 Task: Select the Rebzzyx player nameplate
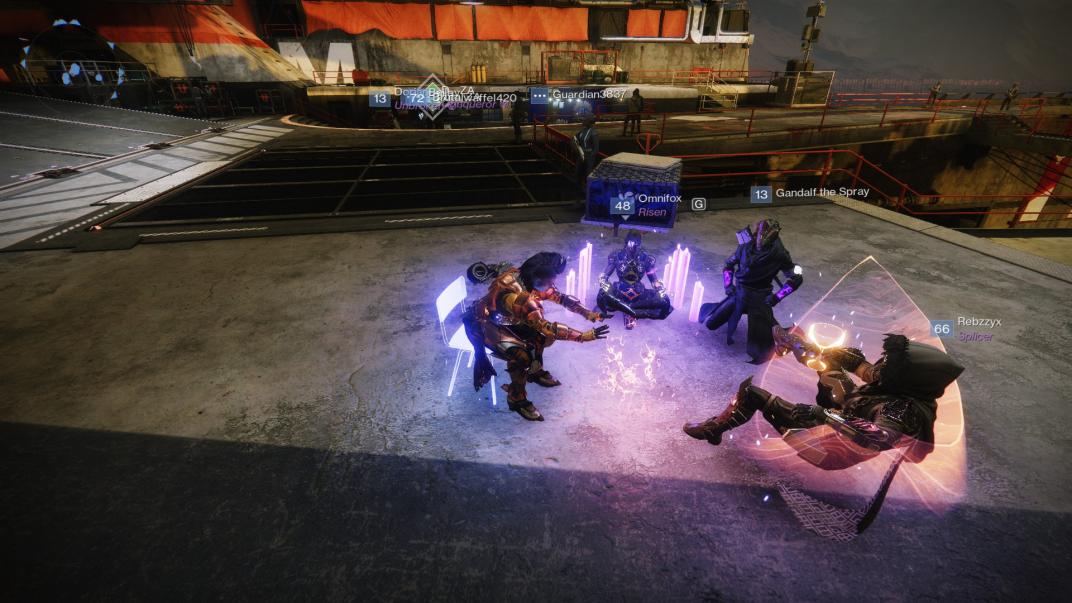pos(977,324)
